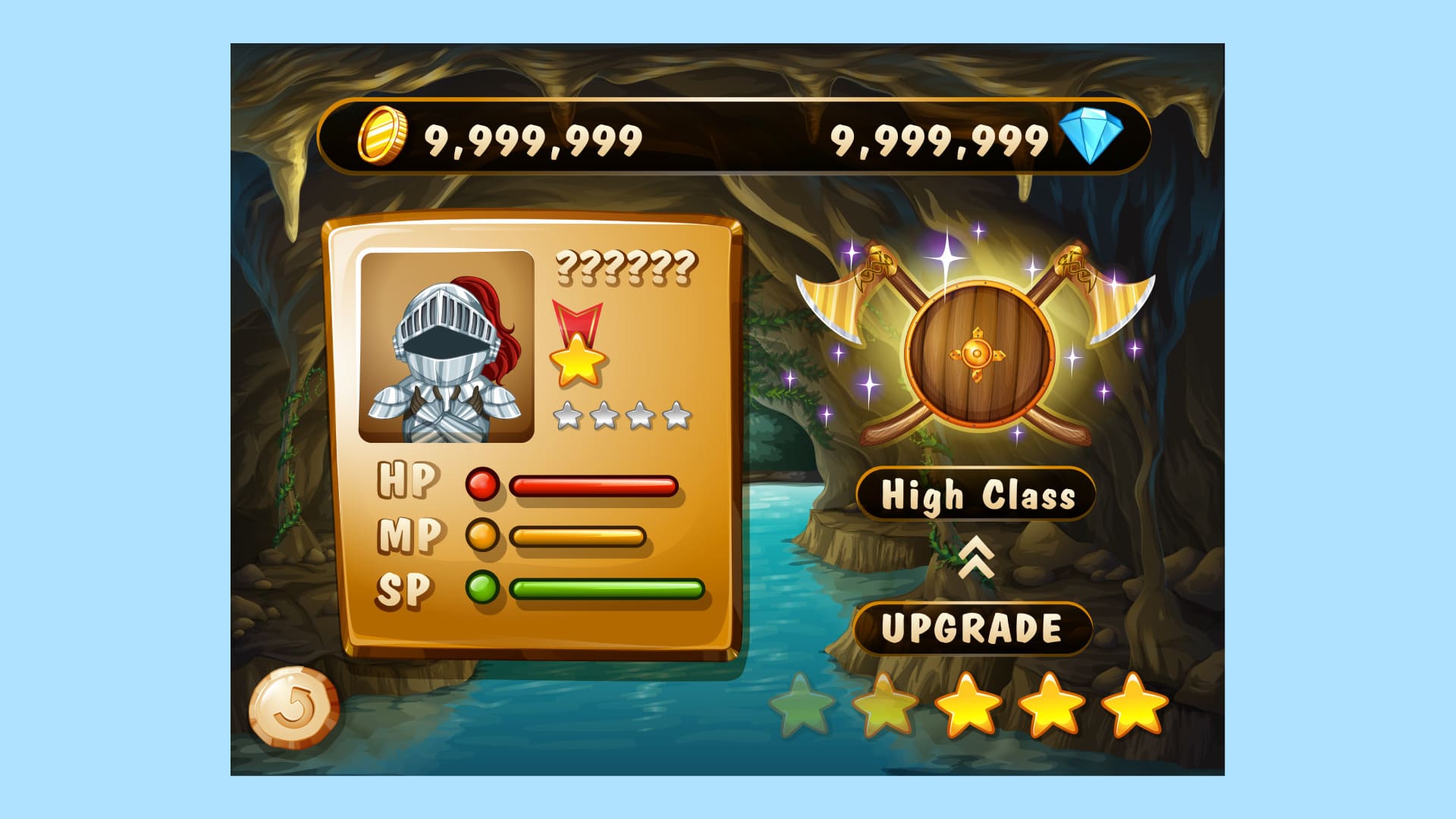Tap the blue diamond gem icon
Screen dimensions: 1456x819
point(1091,136)
